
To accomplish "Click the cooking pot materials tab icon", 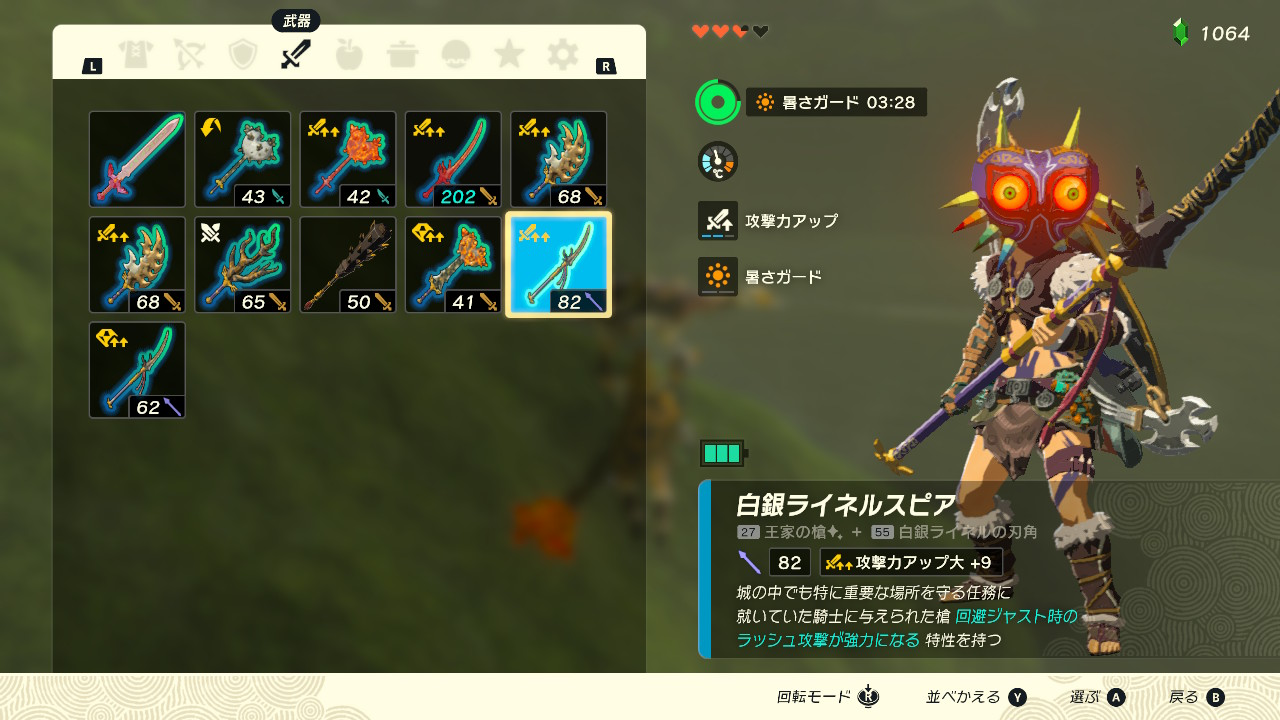I will pyautogui.click(x=403, y=55).
